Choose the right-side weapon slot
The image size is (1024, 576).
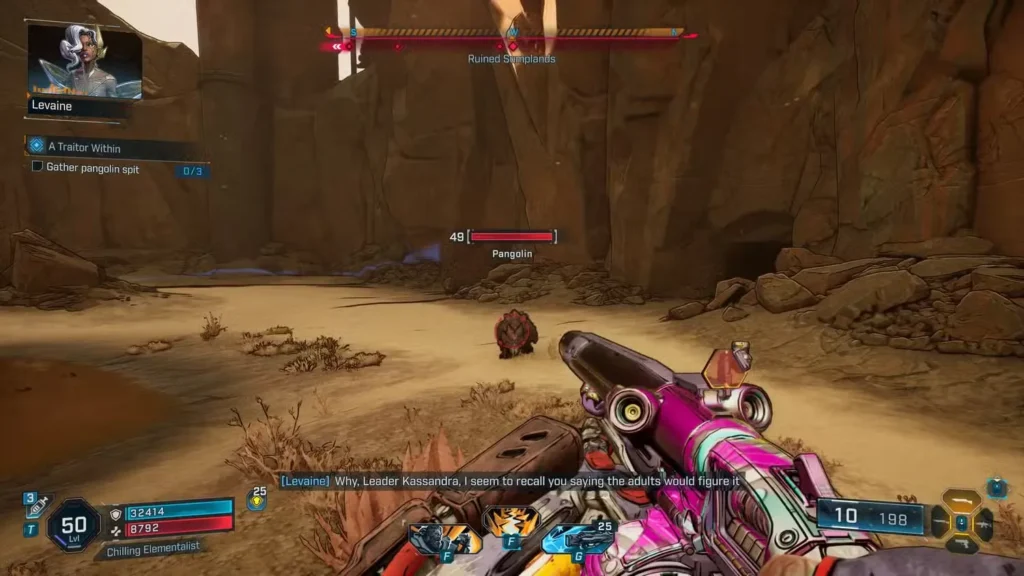984,522
